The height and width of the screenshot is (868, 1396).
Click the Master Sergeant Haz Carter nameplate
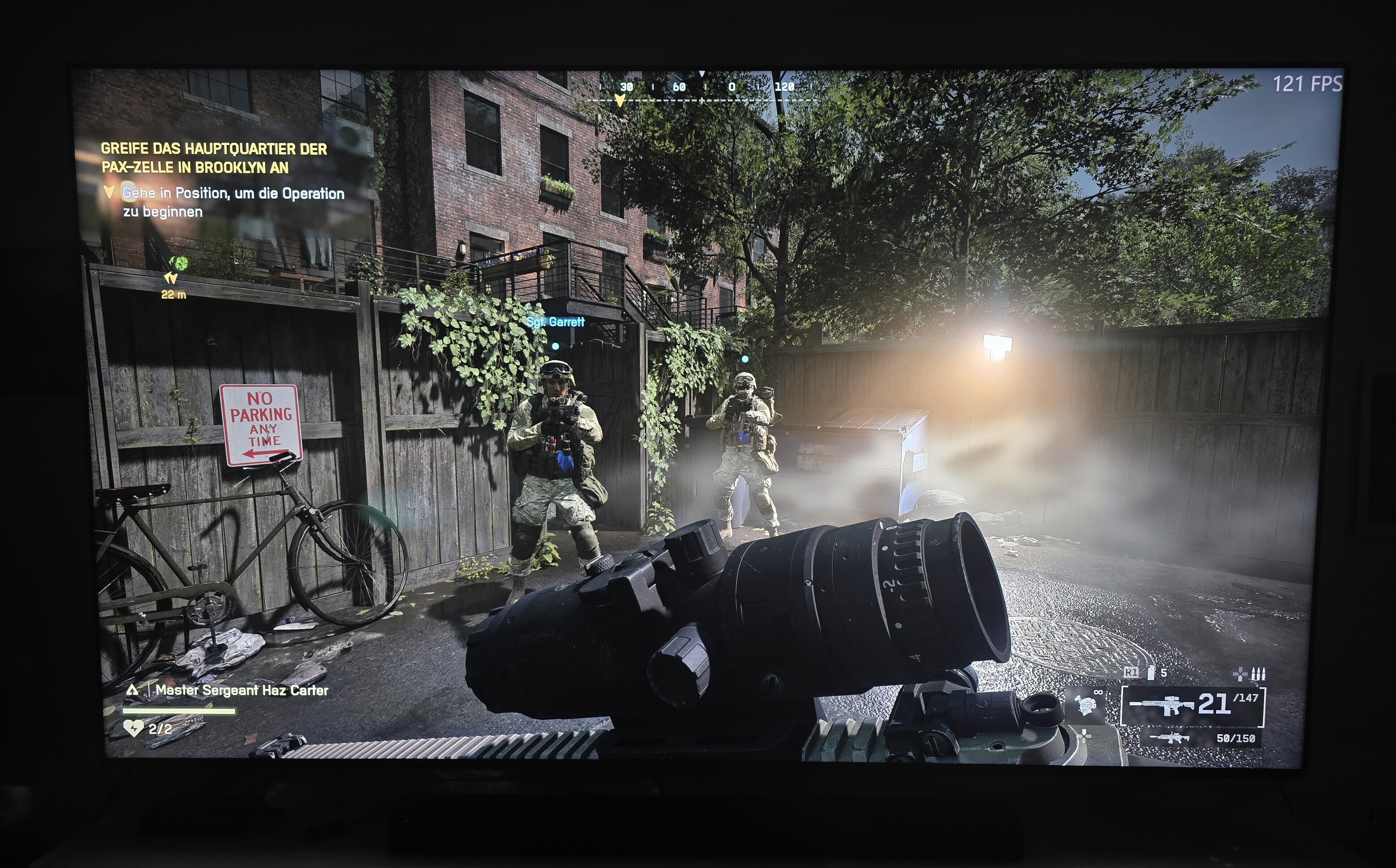click(x=242, y=690)
